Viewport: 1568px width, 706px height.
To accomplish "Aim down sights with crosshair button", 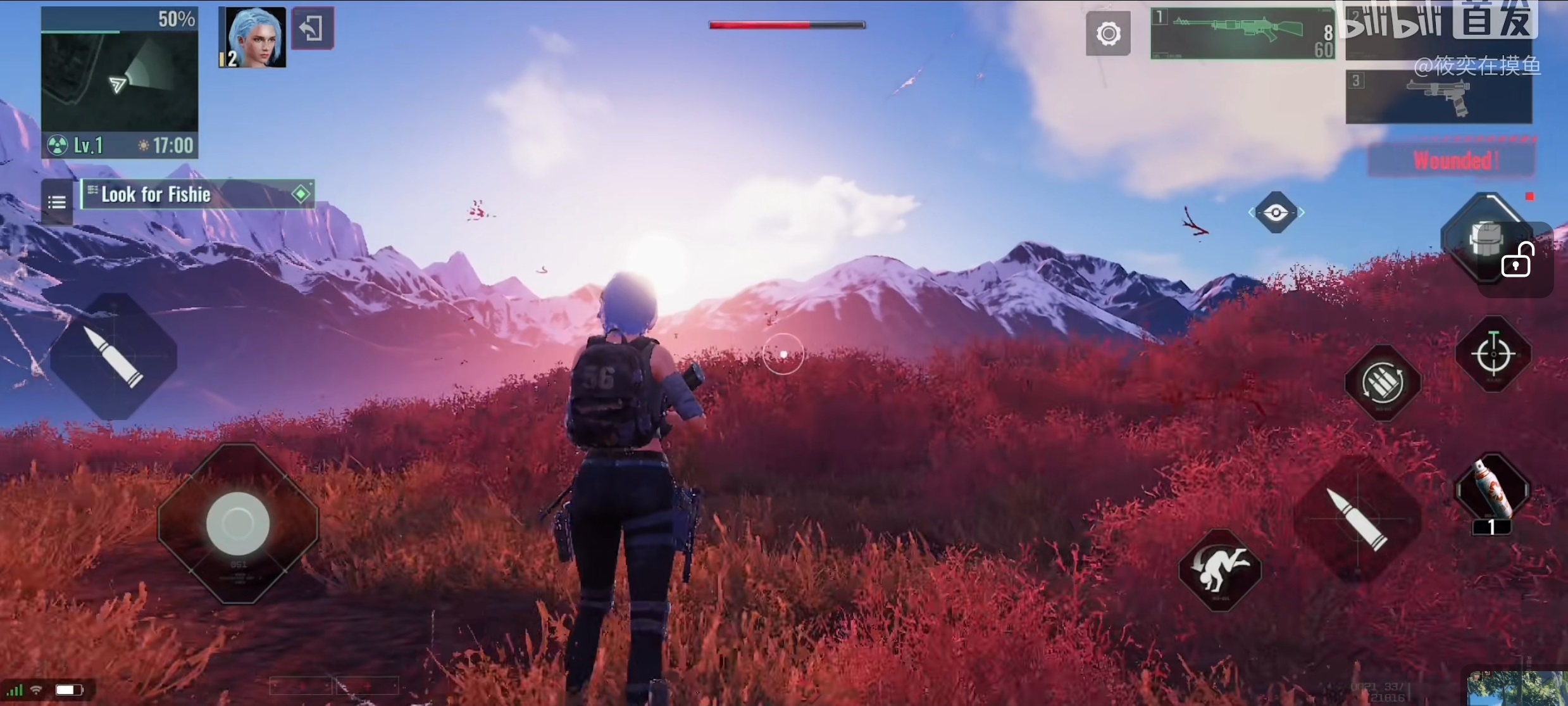I will click(1493, 353).
